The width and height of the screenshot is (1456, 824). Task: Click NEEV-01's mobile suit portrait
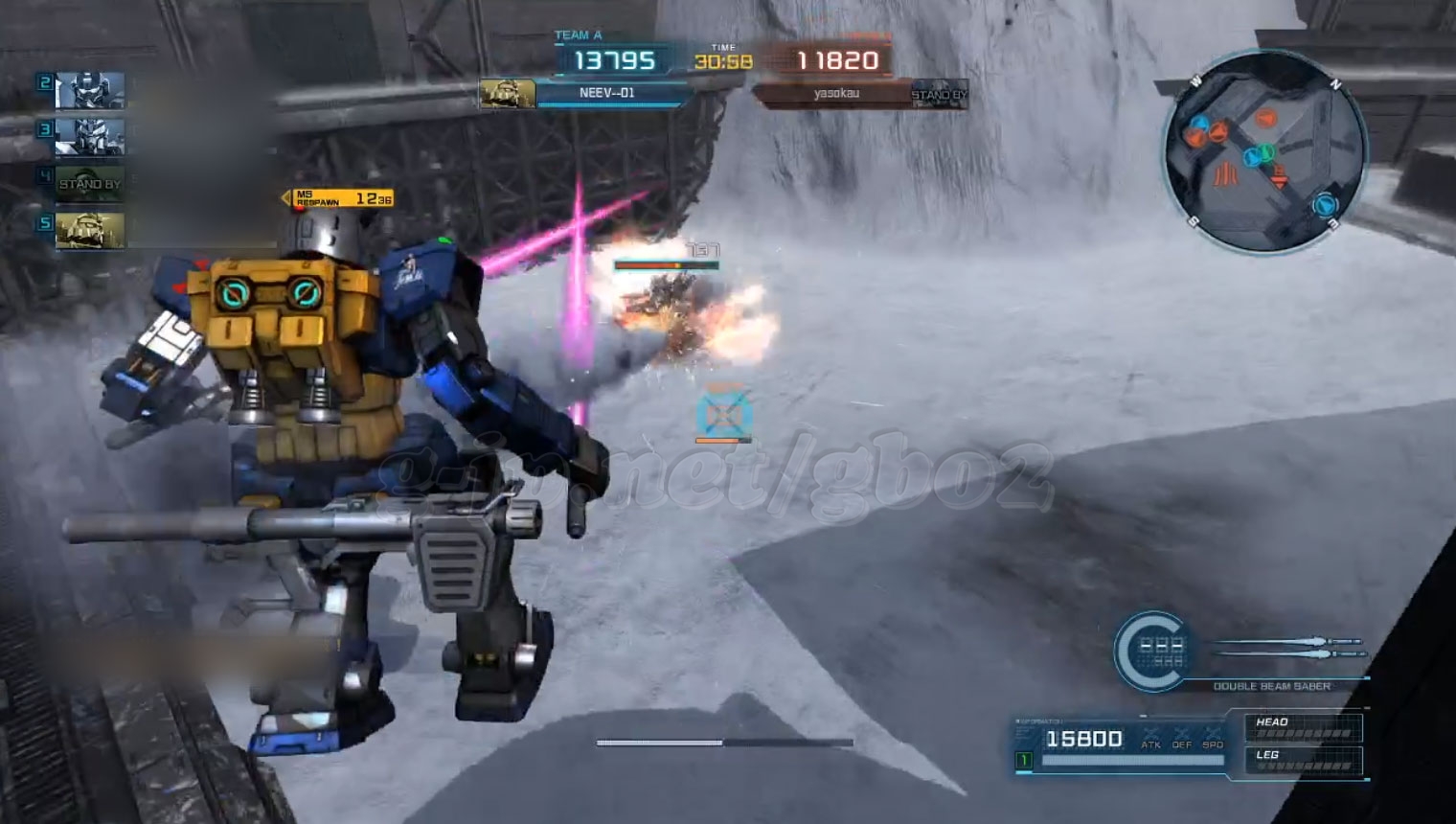(507, 93)
